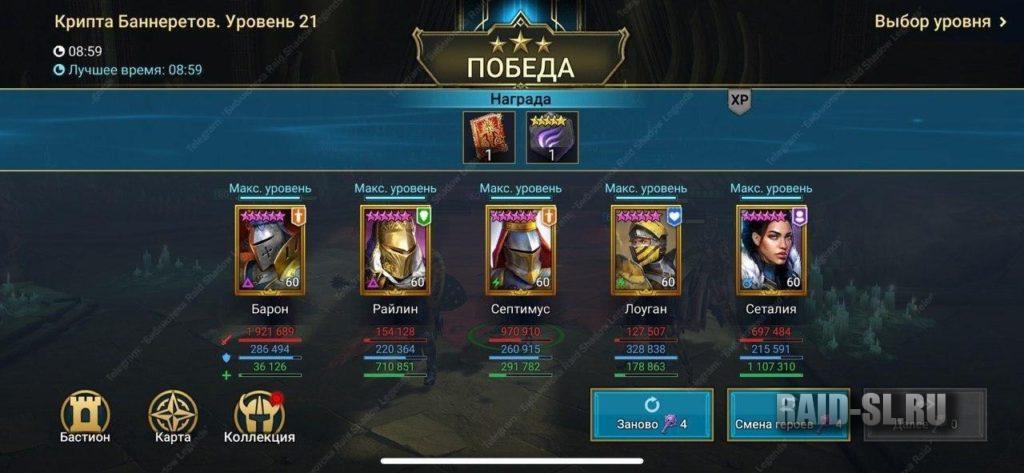This screenshot has height=473, width=1024.
Task: Go to the Бастион
Action: 85,416
